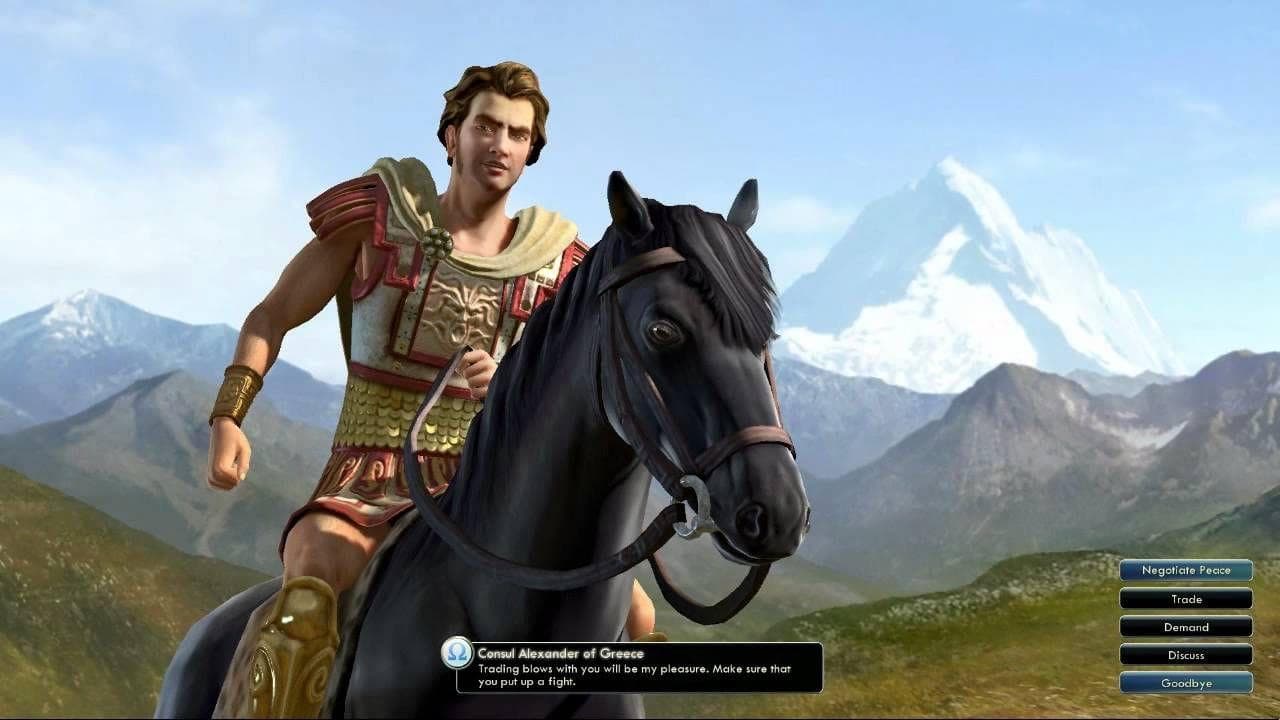This screenshot has width=1280, height=720.
Task: Open the Discuss menu option
Action: pos(1186,655)
